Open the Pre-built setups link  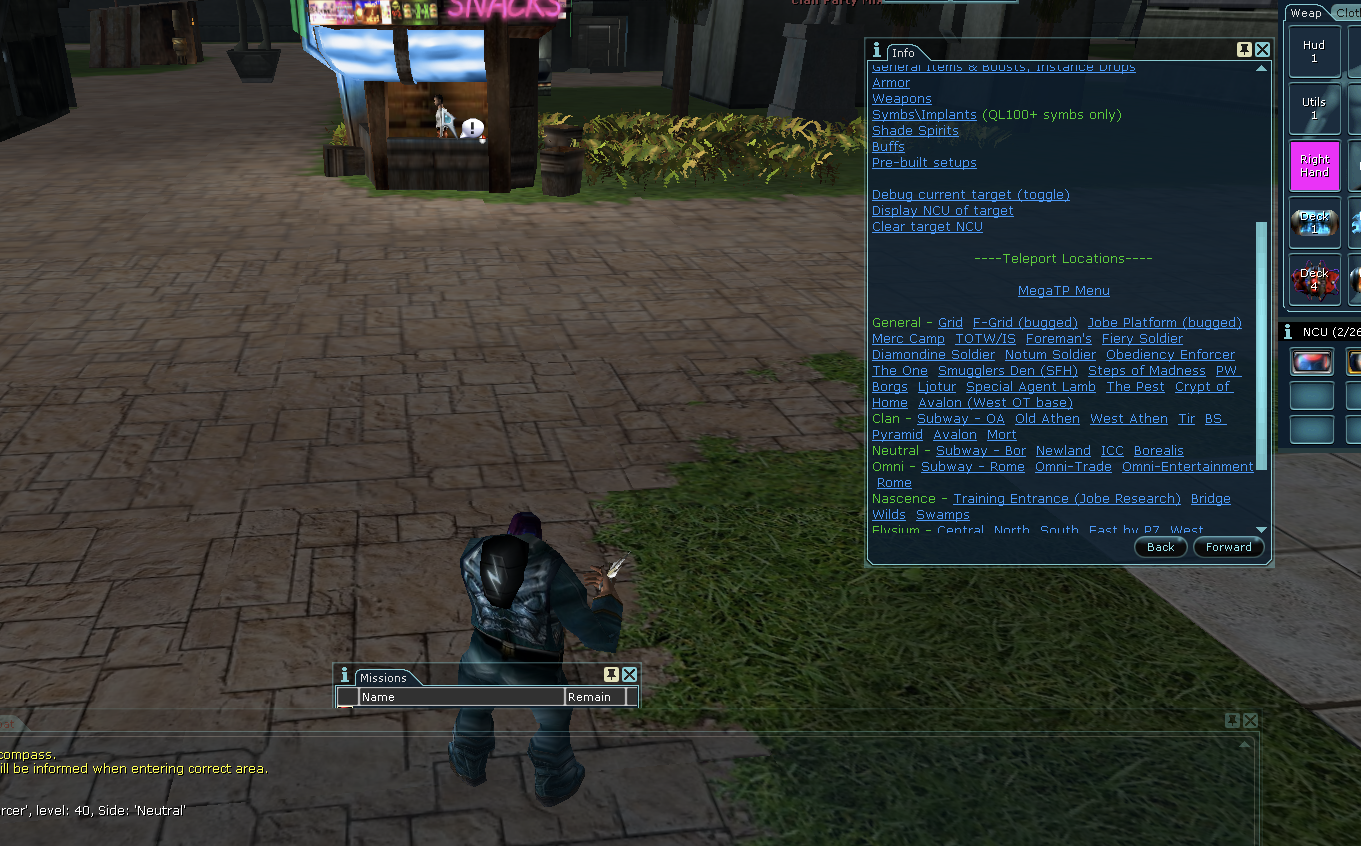point(924,163)
